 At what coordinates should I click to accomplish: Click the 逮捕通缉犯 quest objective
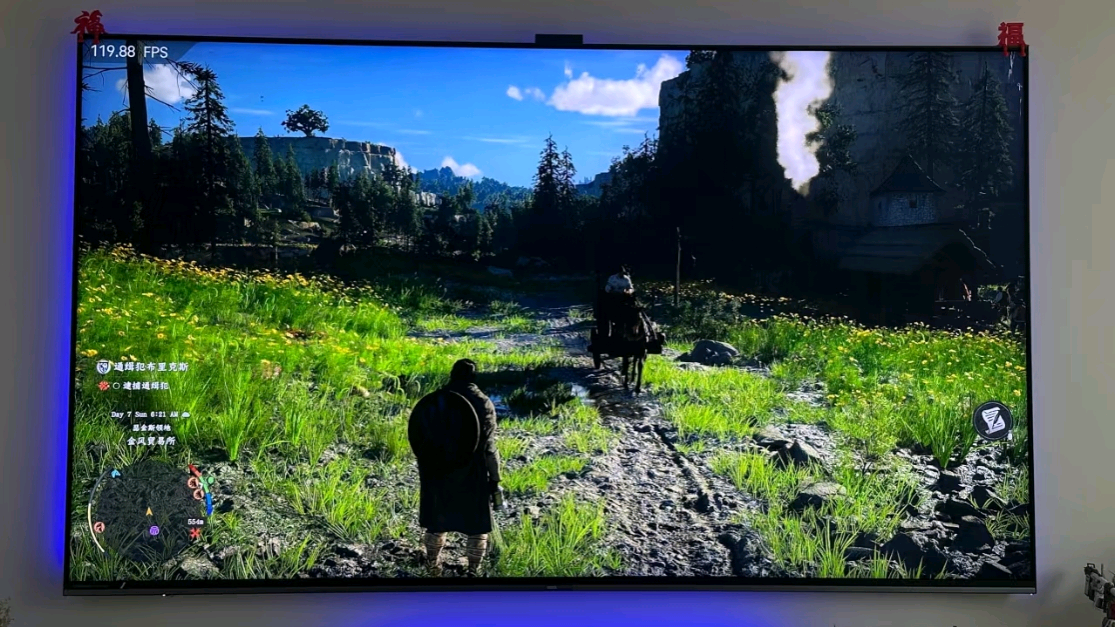pyautogui.click(x=146, y=385)
